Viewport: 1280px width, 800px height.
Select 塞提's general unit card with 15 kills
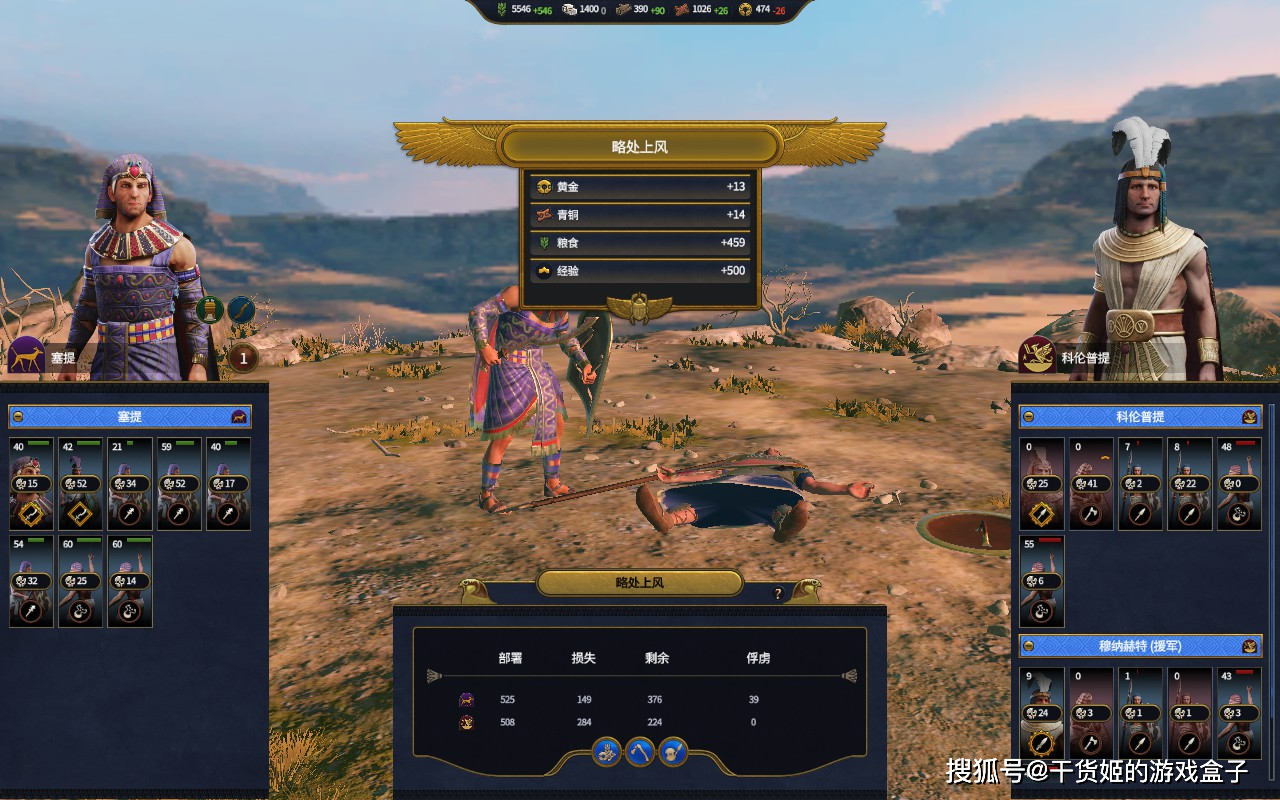point(32,484)
